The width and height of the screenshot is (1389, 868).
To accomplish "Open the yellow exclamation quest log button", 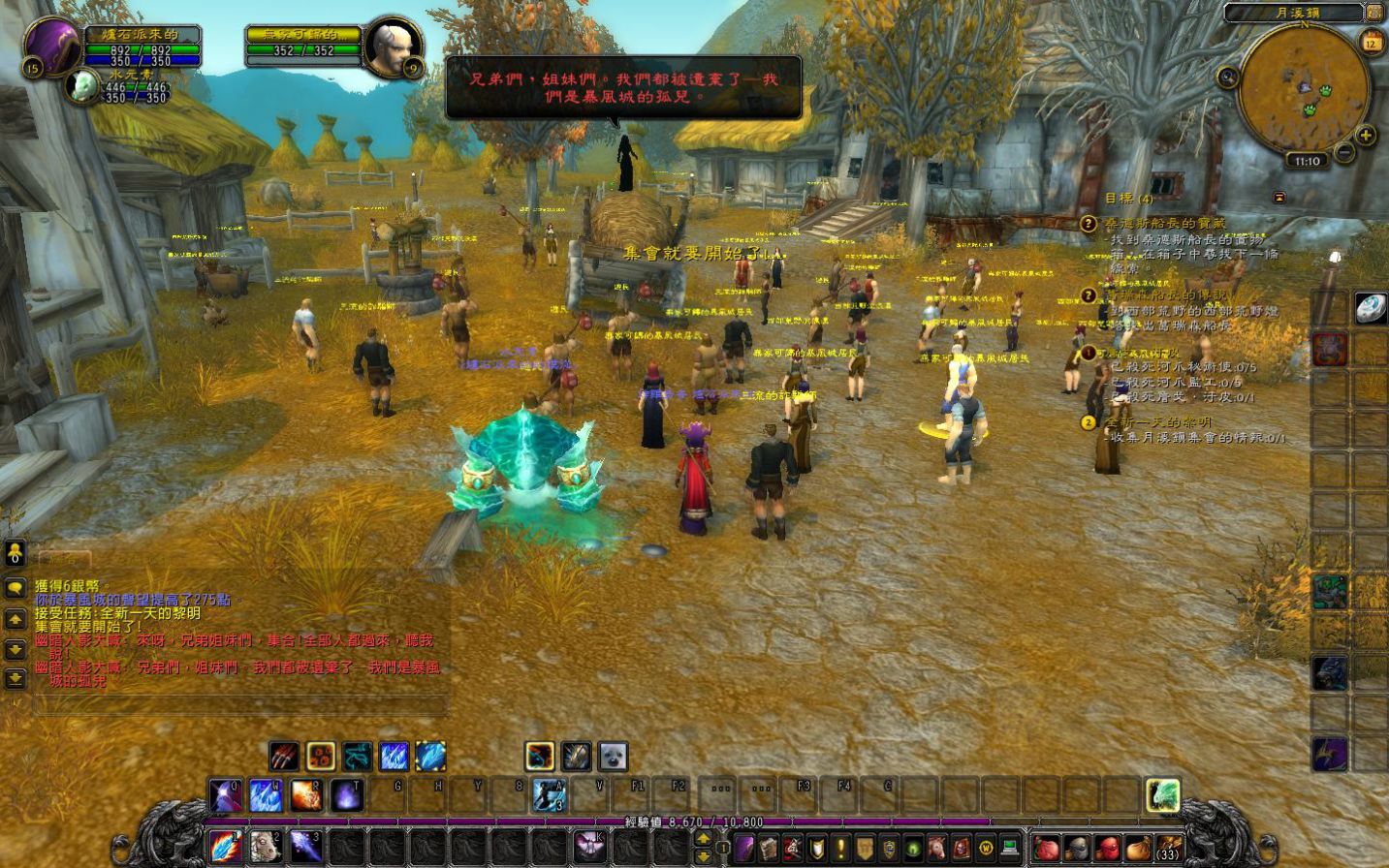I will 840,849.
